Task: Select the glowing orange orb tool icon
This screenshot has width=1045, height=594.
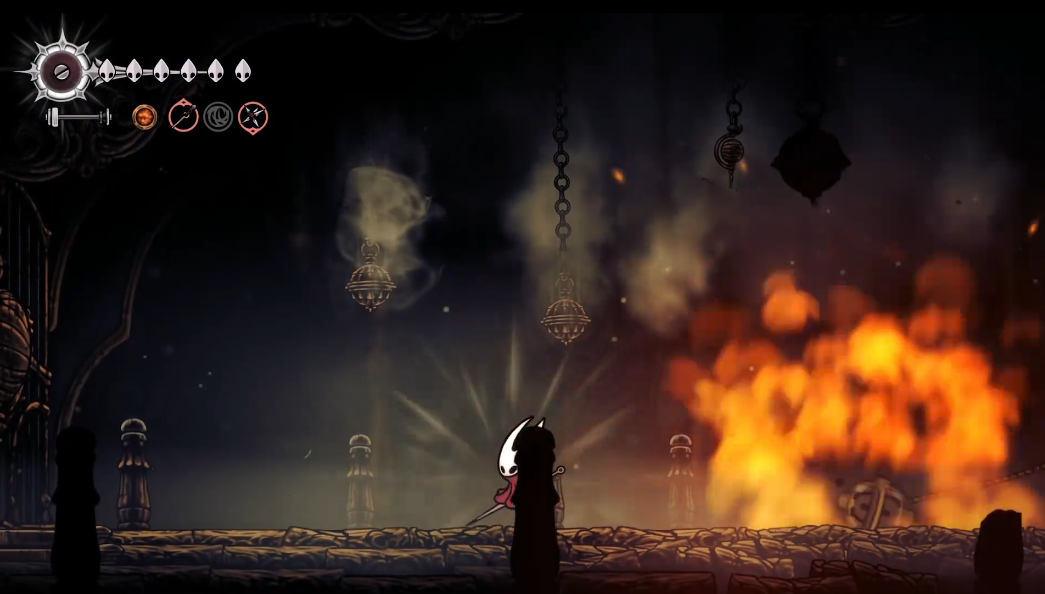Action: pos(145,118)
